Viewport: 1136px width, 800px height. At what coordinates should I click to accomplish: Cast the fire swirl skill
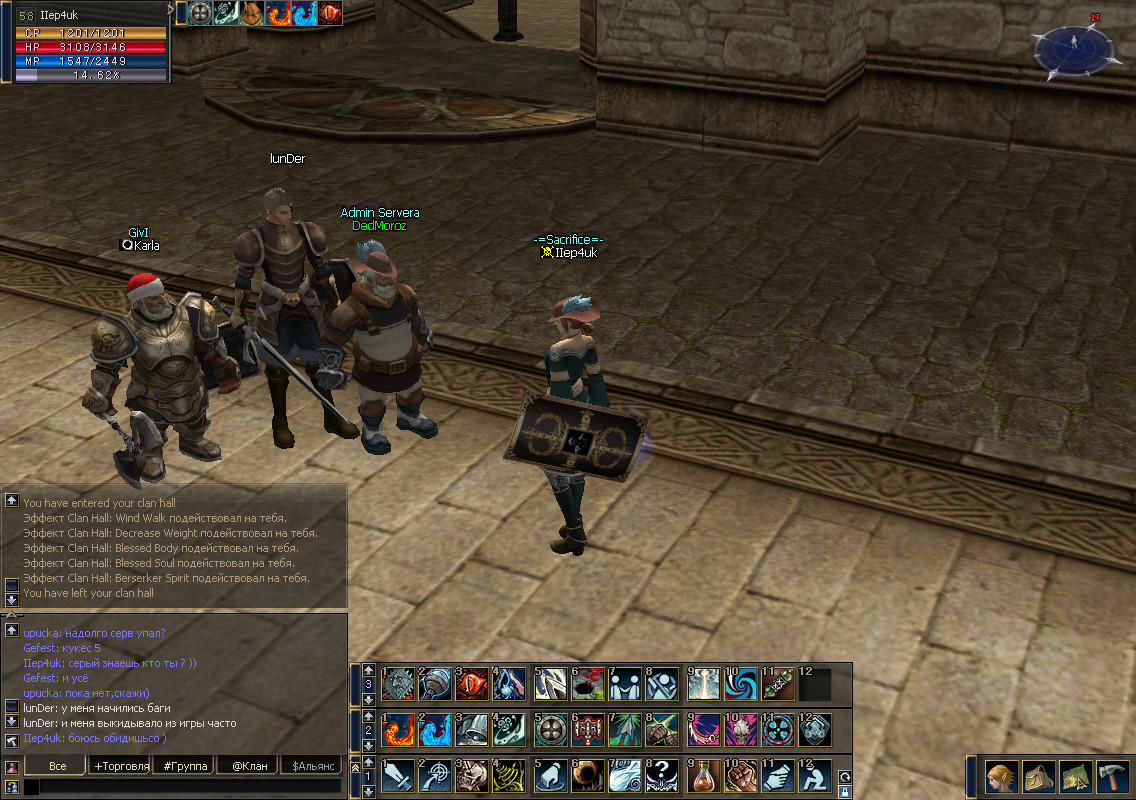397,729
